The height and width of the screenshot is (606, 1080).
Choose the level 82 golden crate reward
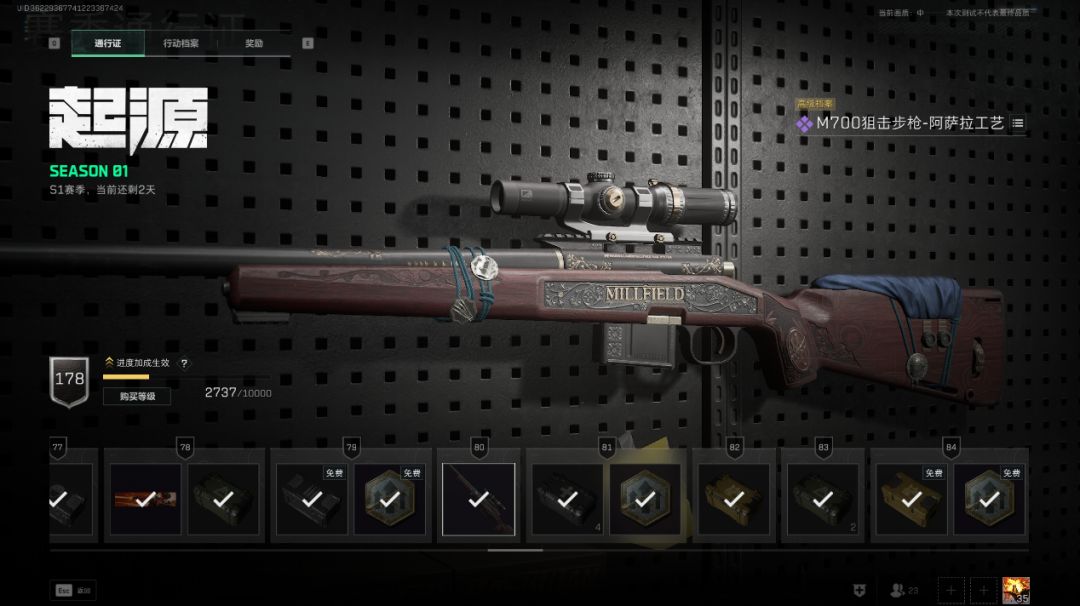tap(733, 499)
